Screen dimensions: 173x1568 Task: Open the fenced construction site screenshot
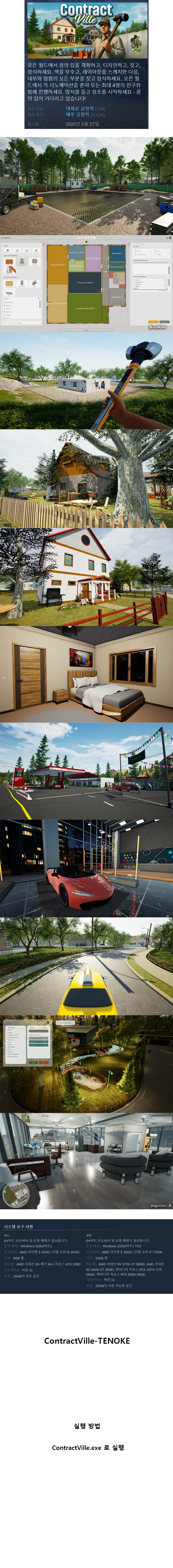pos(86,186)
